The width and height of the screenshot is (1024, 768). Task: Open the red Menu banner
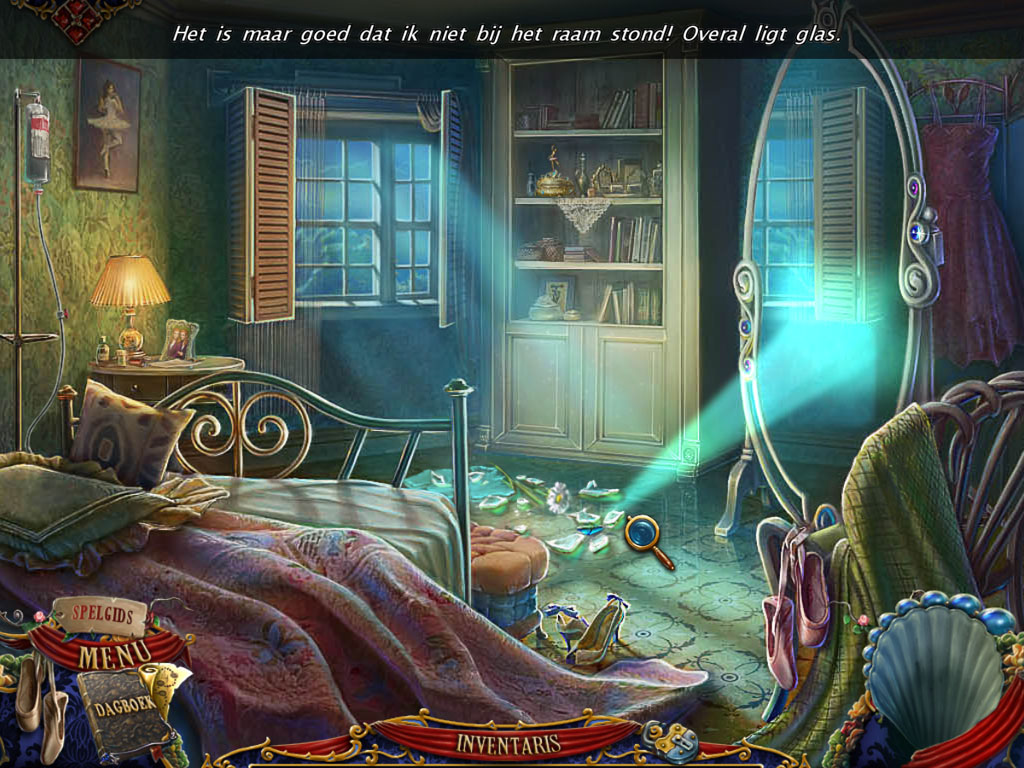click(x=114, y=655)
